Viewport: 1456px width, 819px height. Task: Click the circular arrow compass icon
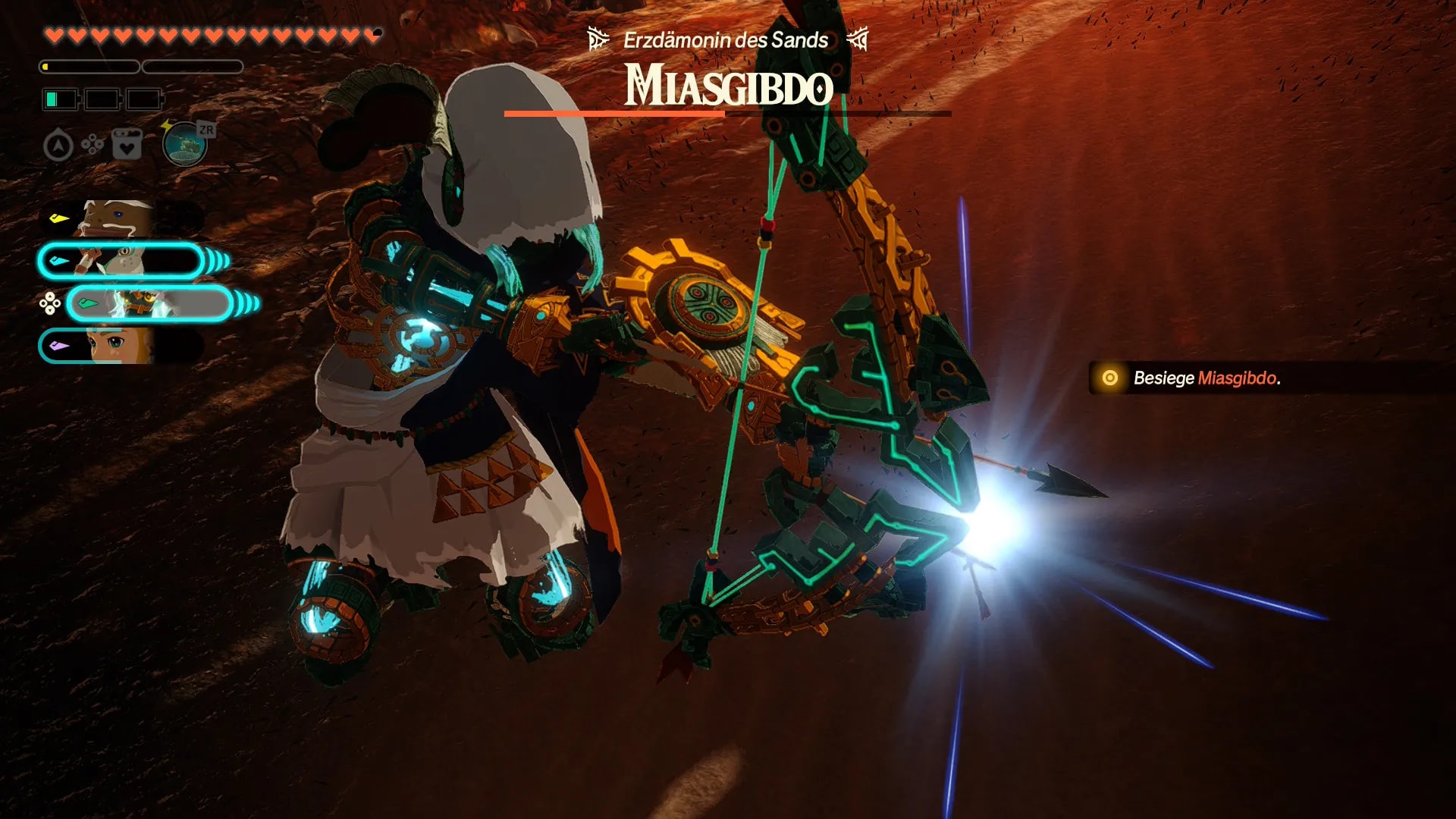58,145
